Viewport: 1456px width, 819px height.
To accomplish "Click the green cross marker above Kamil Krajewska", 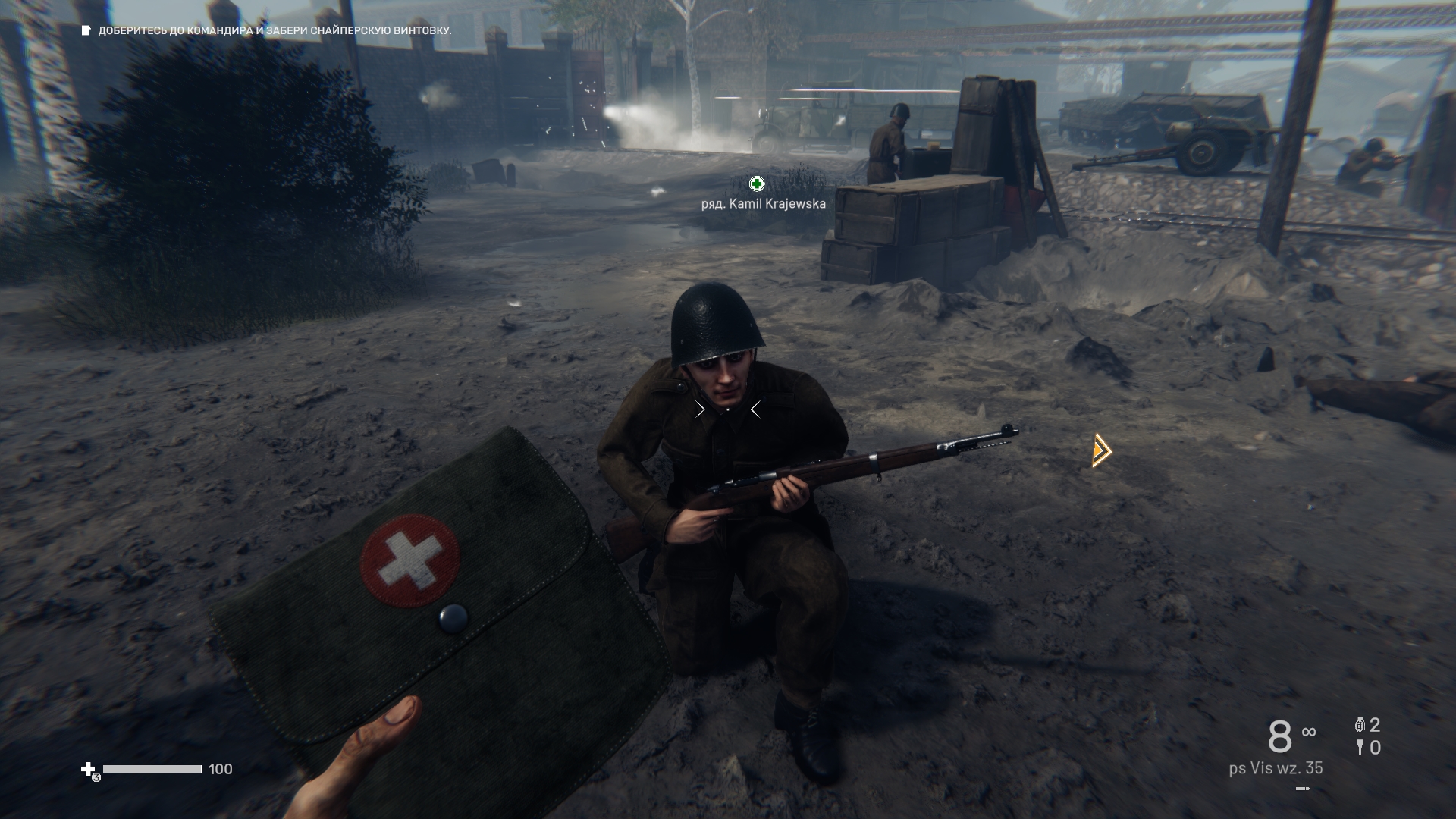I will pyautogui.click(x=756, y=184).
